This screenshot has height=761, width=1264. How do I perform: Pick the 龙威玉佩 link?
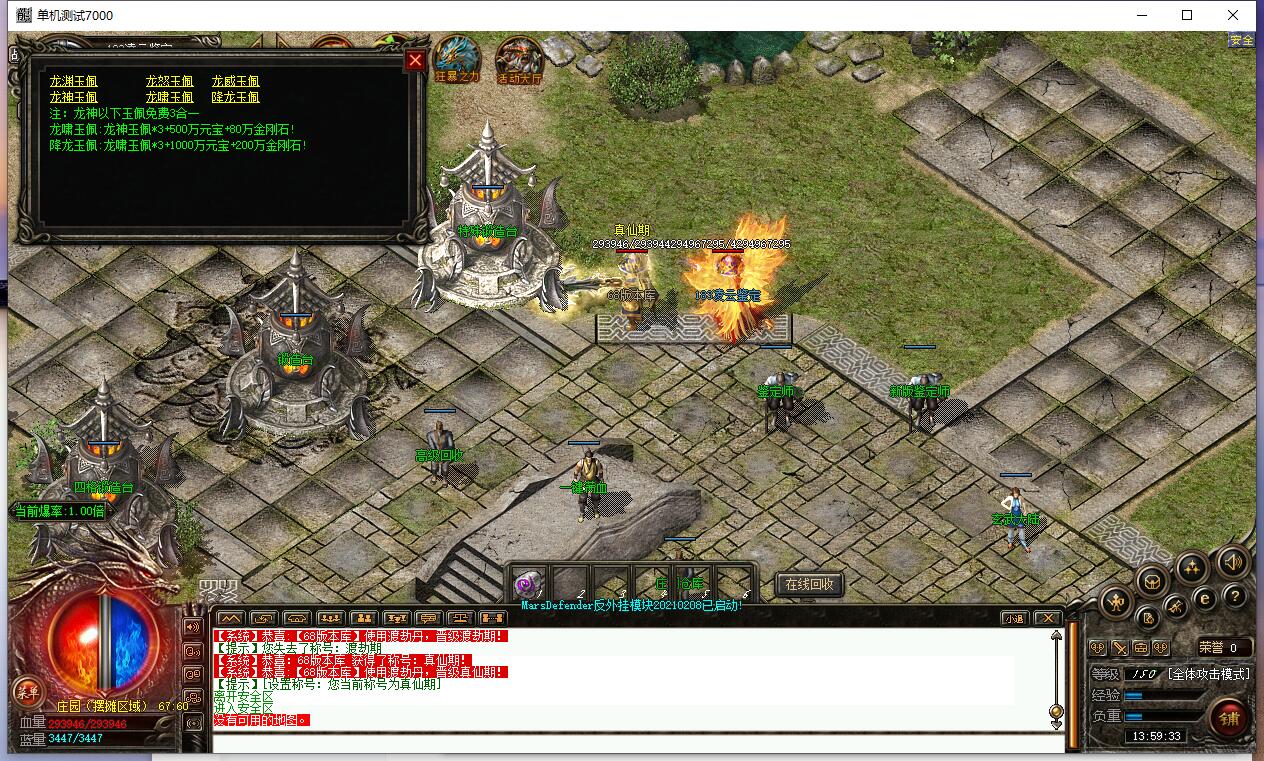235,81
